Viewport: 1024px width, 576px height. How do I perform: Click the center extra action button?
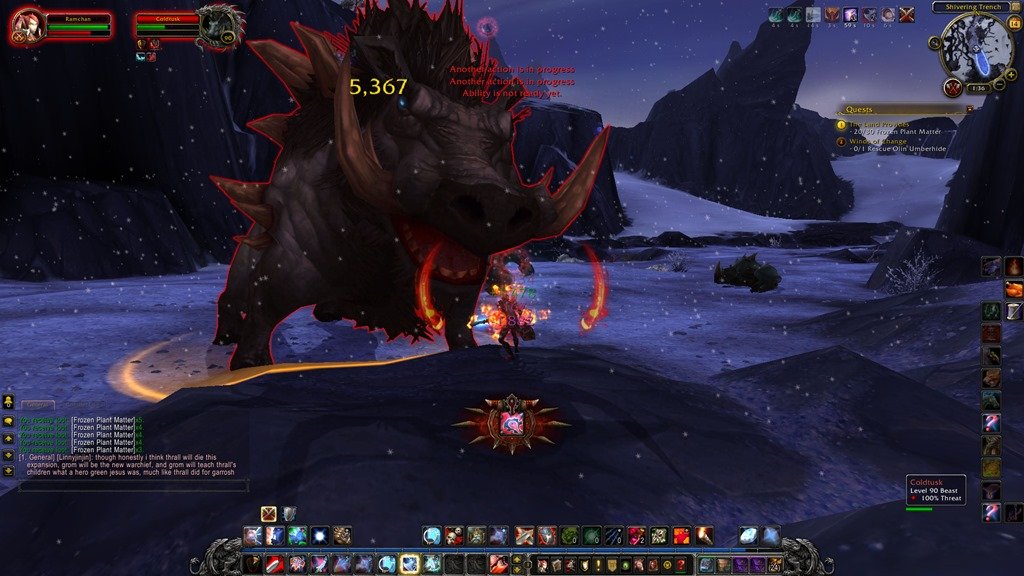(x=511, y=423)
